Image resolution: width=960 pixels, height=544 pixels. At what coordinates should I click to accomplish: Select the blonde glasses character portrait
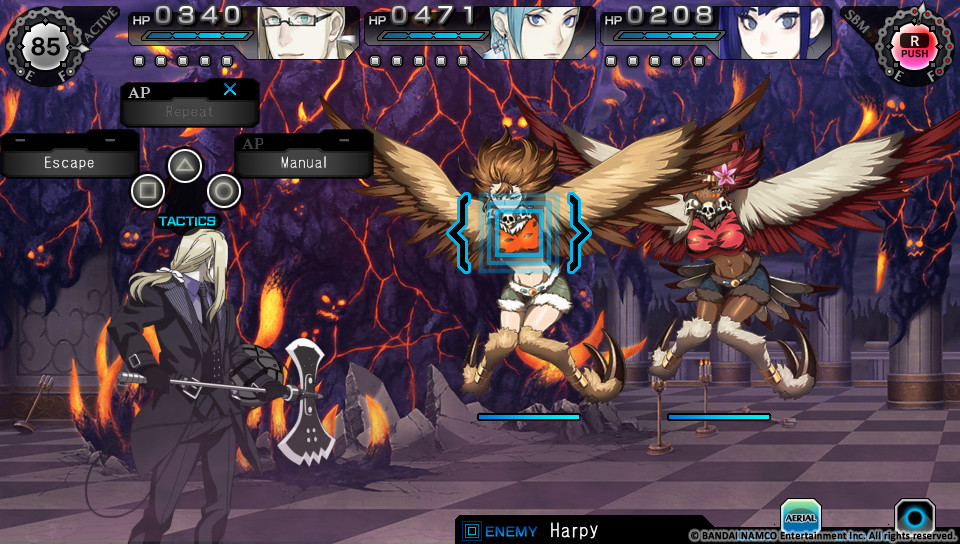[x=307, y=32]
